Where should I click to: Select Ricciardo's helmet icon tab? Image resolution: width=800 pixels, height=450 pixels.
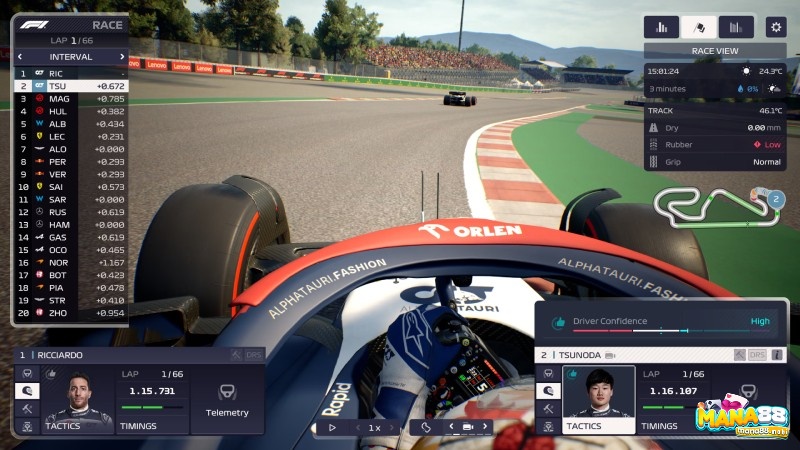coord(27,391)
